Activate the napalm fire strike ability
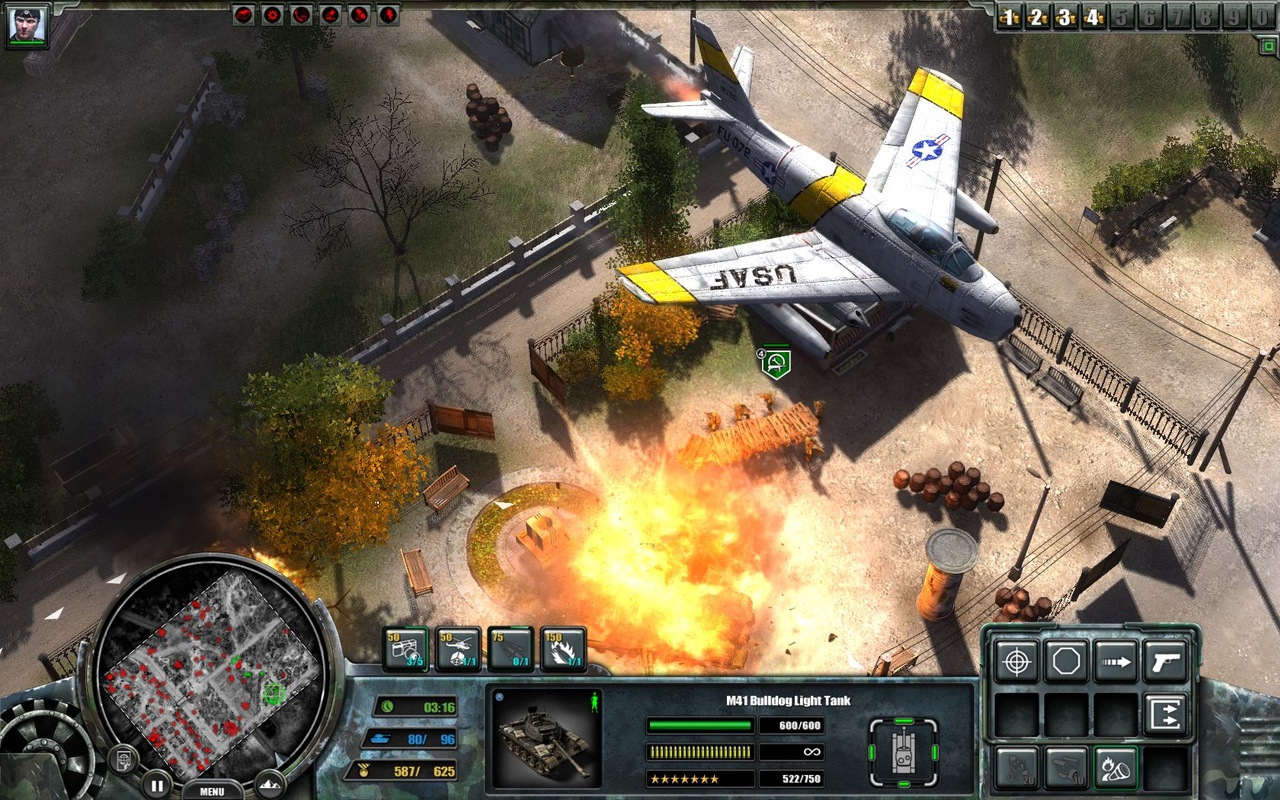This screenshot has width=1280, height=800. point(563,650)
